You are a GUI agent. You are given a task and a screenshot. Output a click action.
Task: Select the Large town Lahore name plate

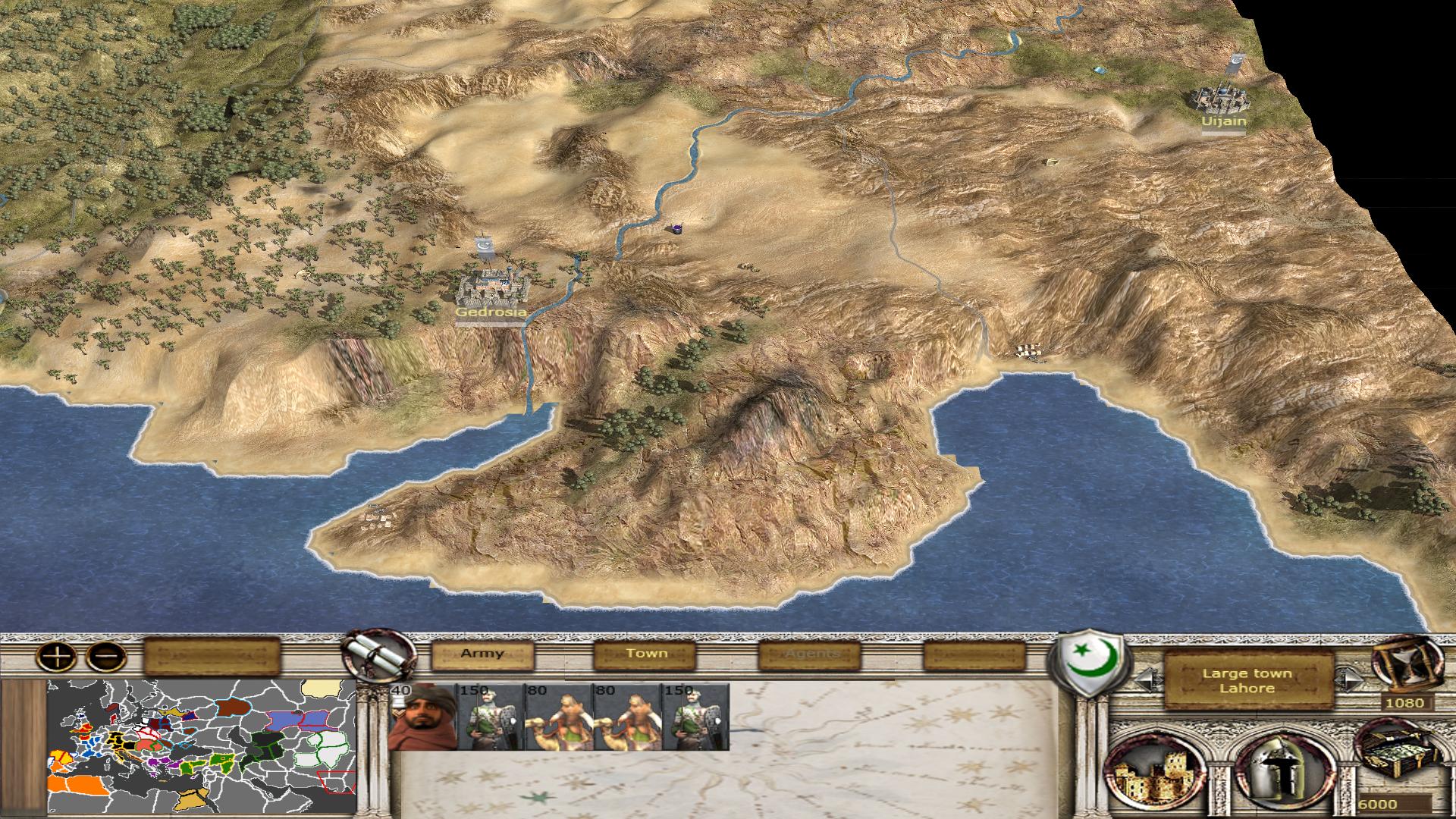[x=1247, y=680]
